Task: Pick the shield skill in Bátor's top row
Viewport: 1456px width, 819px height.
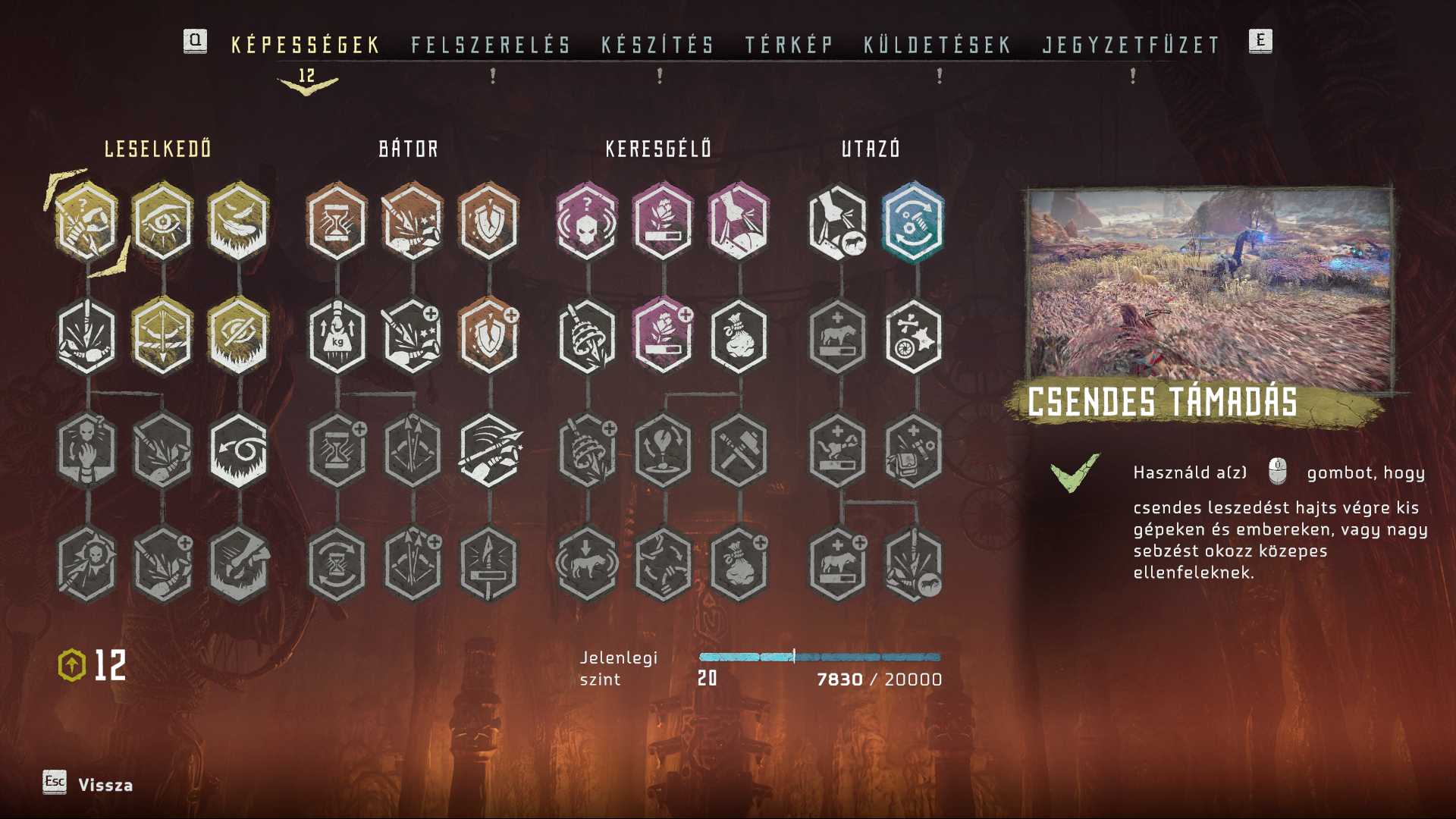Action: tap(488, 221)
